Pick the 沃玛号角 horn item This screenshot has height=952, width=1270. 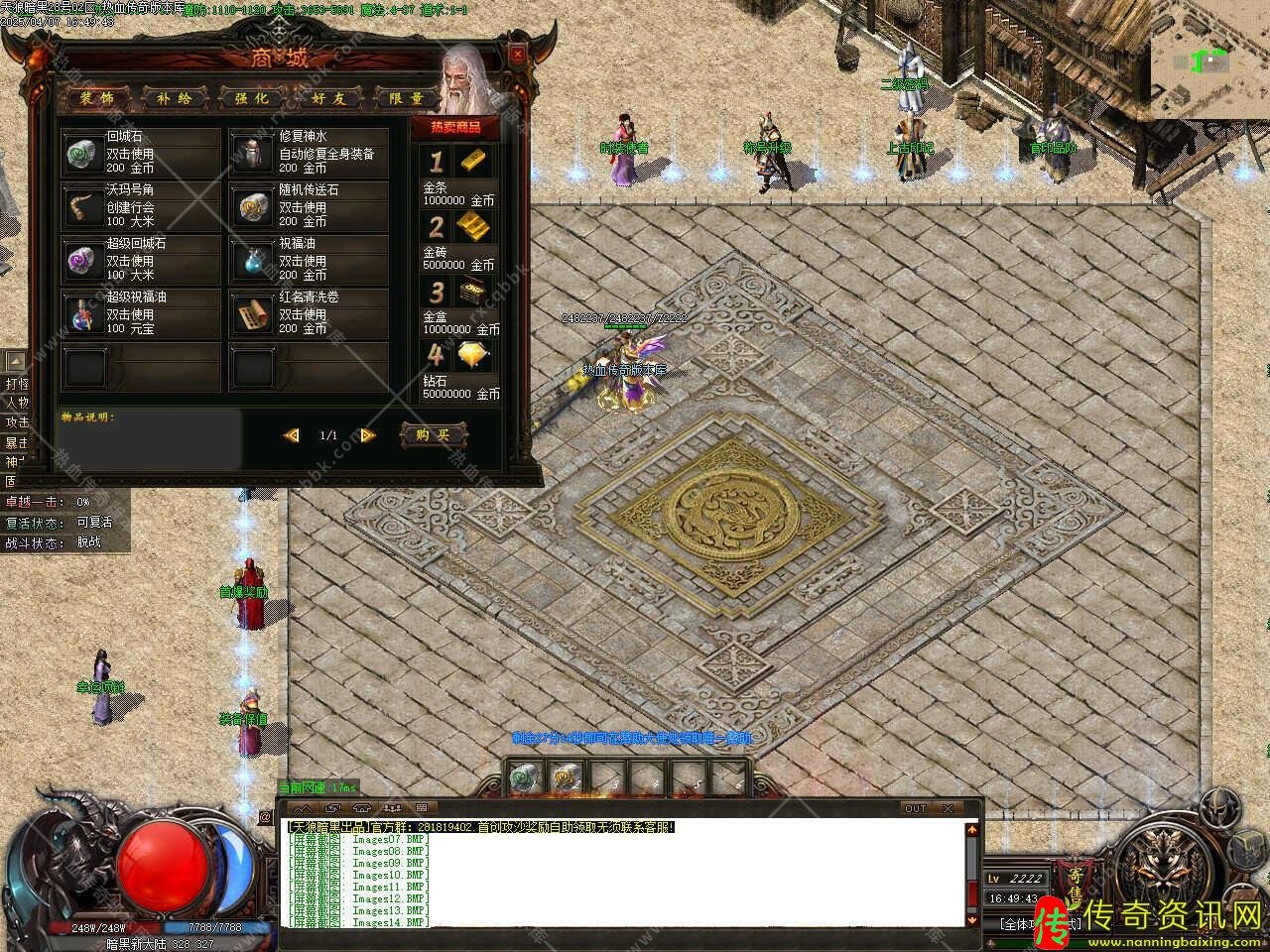[x=81, y=207]
